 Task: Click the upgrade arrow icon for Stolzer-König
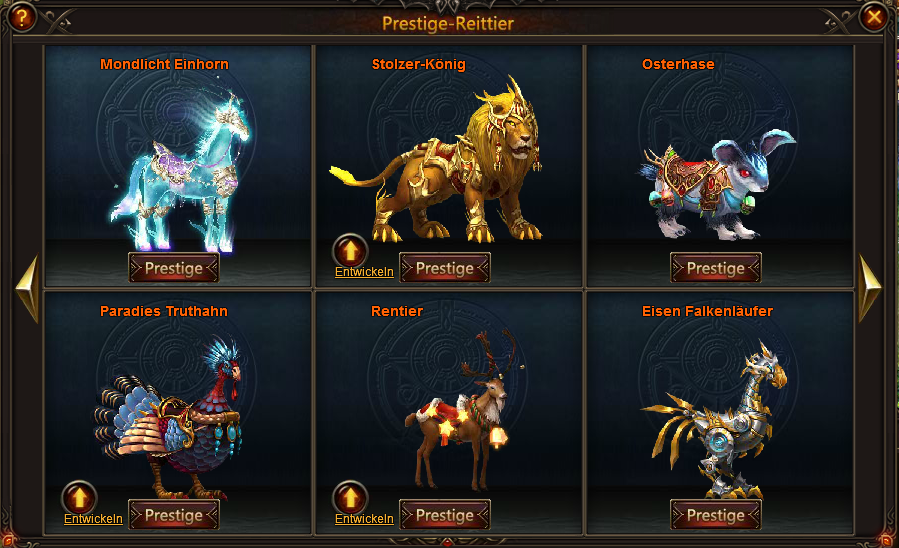(x=350, y=250)
